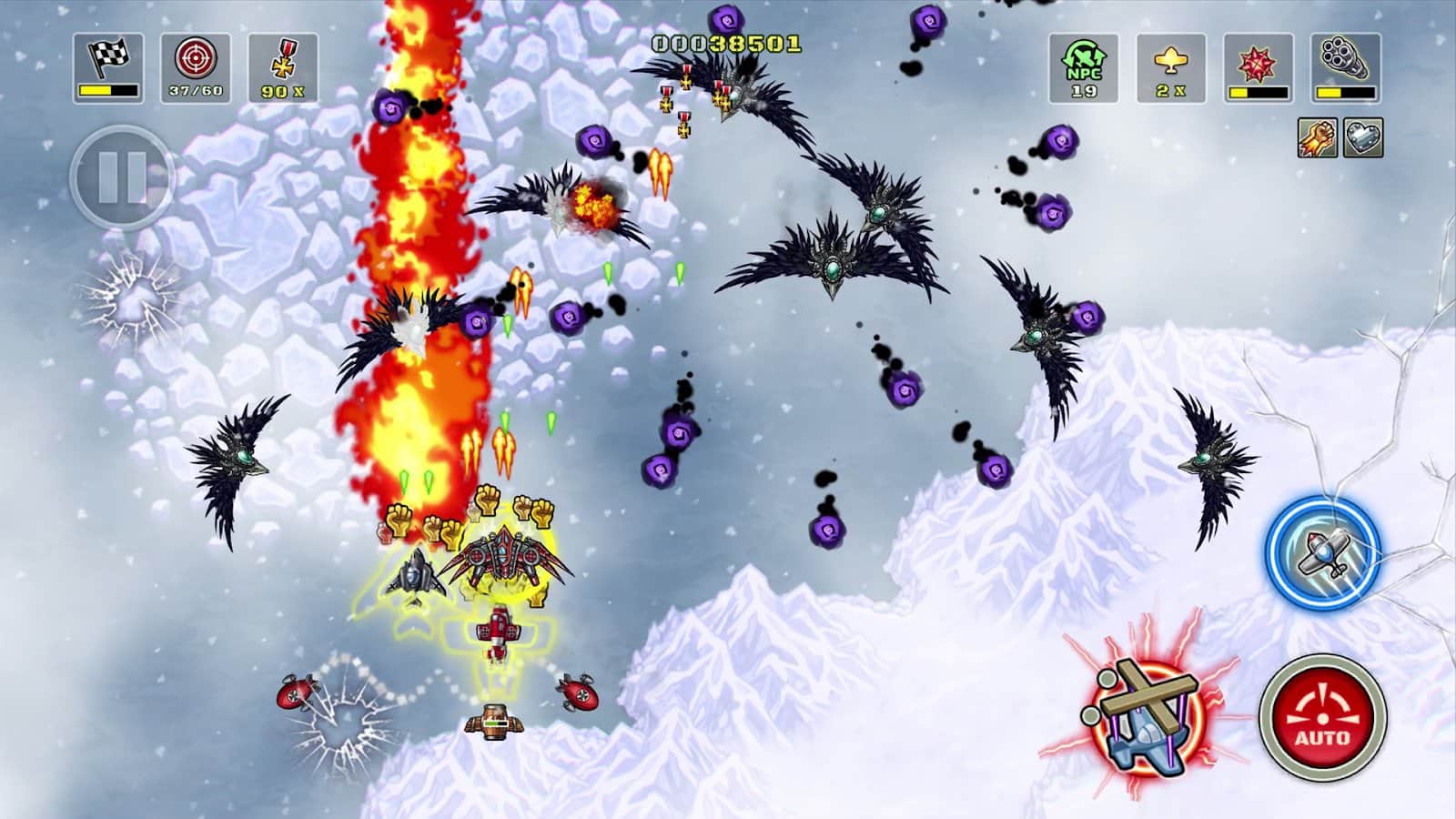Screen dimensions: 1456x819
Task: Tap the checkered flag progress icon
Action: pos(108,67)
